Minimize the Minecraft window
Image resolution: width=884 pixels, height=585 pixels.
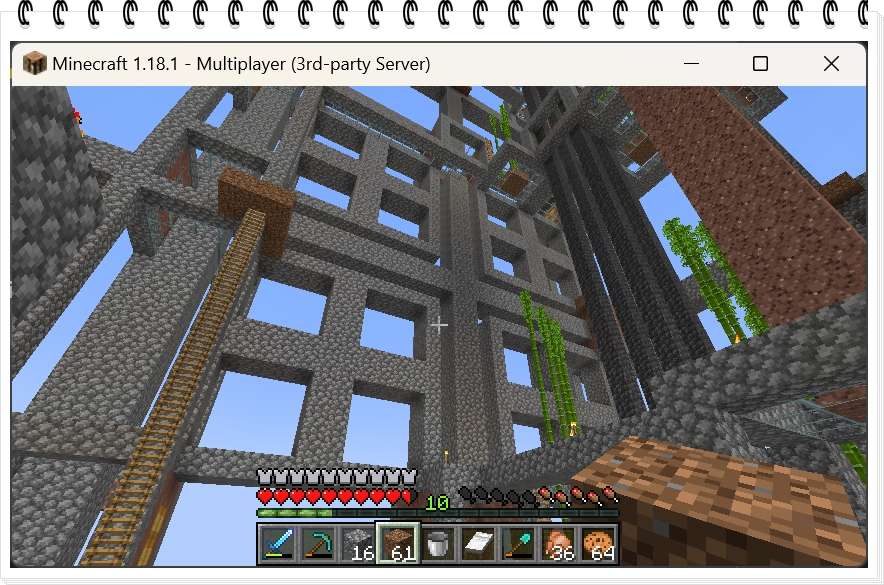[691, 64]
